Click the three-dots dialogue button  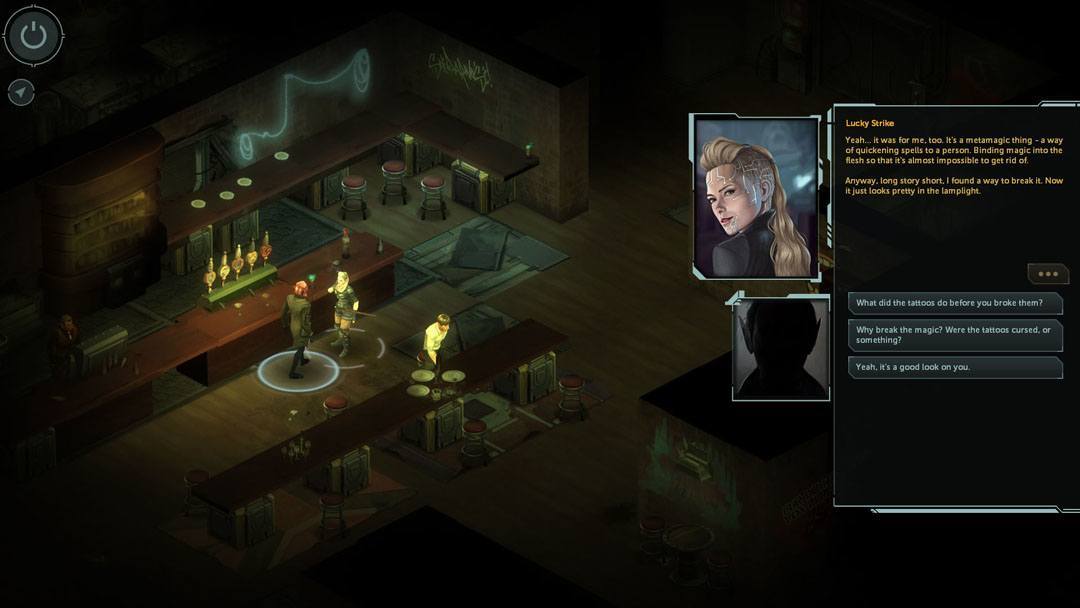(1047, 274)
